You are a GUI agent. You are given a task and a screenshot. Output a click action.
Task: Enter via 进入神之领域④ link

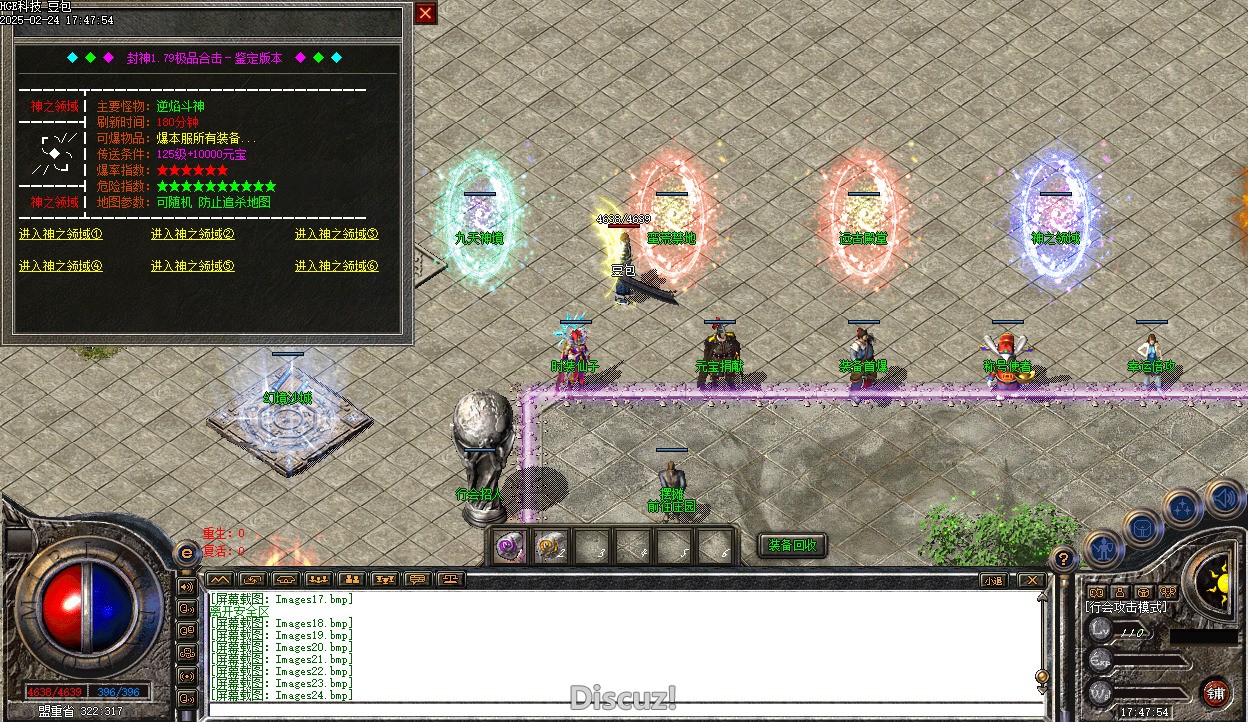pos(60,266)
